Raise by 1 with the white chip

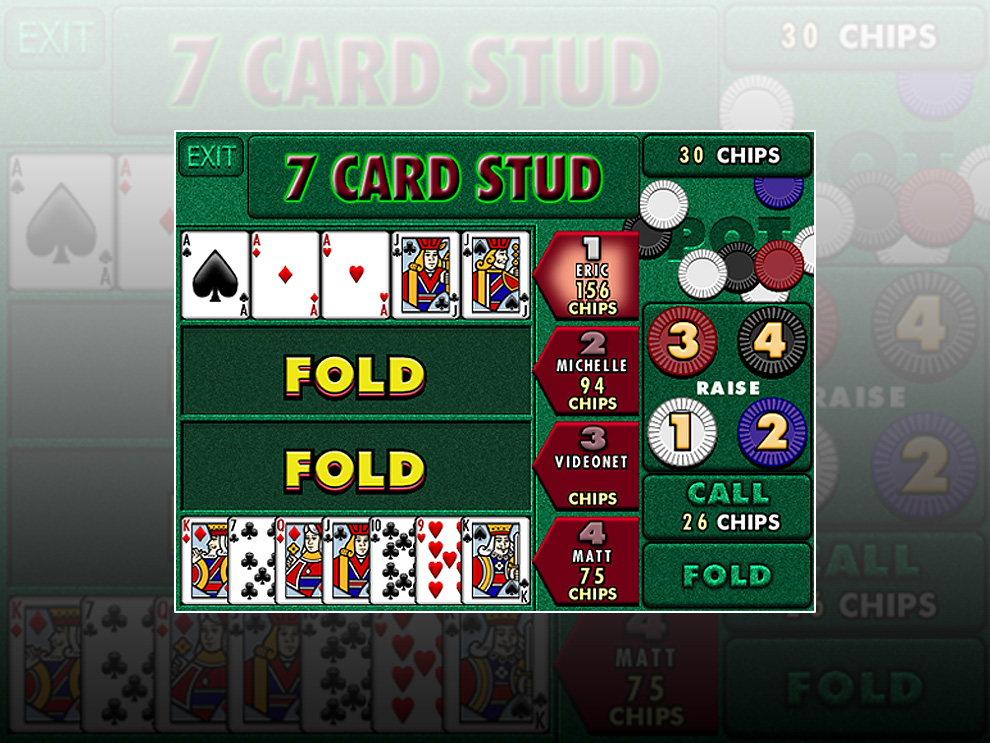click(682, 432)
